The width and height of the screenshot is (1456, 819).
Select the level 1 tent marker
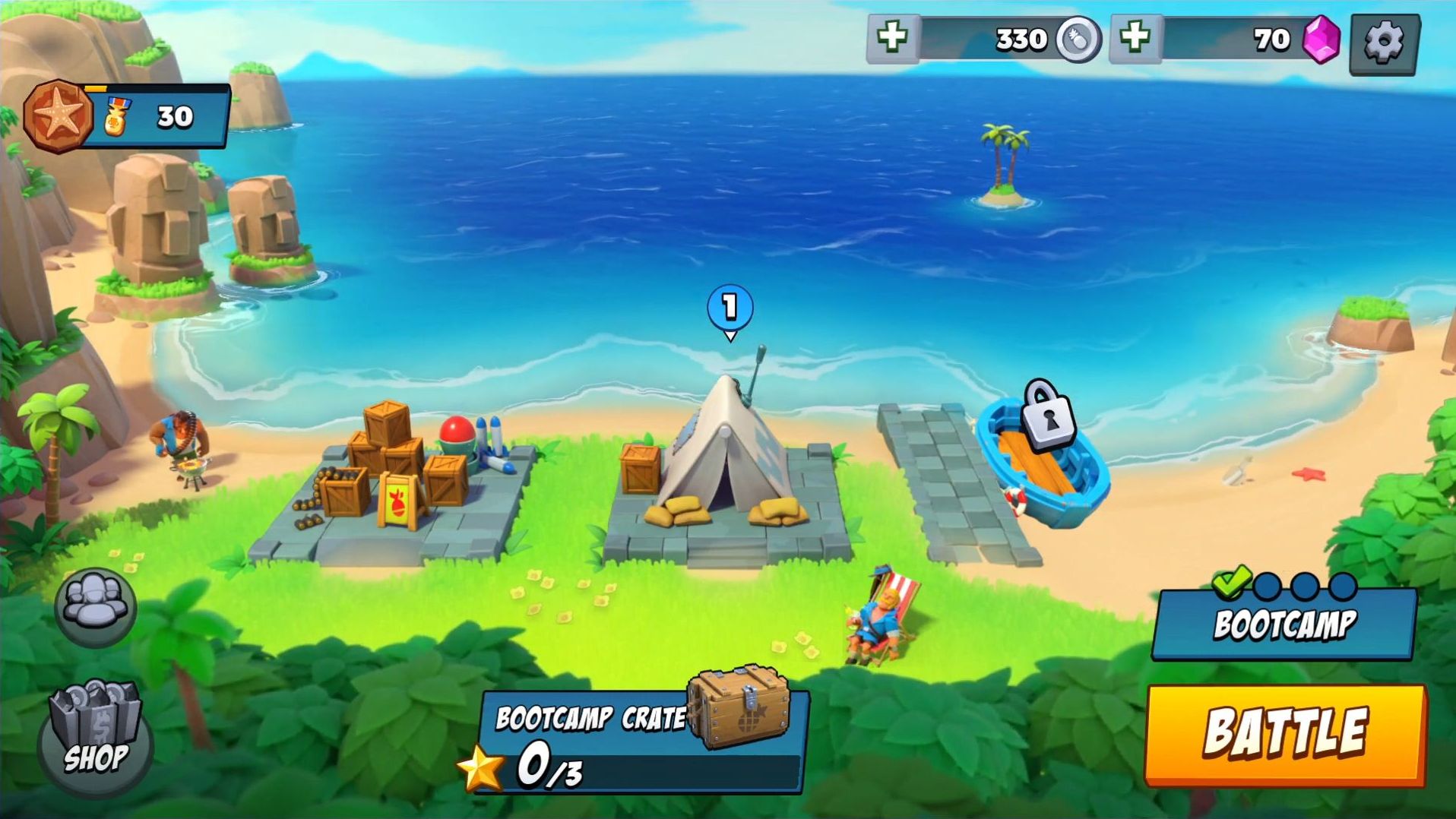(729, 305)
